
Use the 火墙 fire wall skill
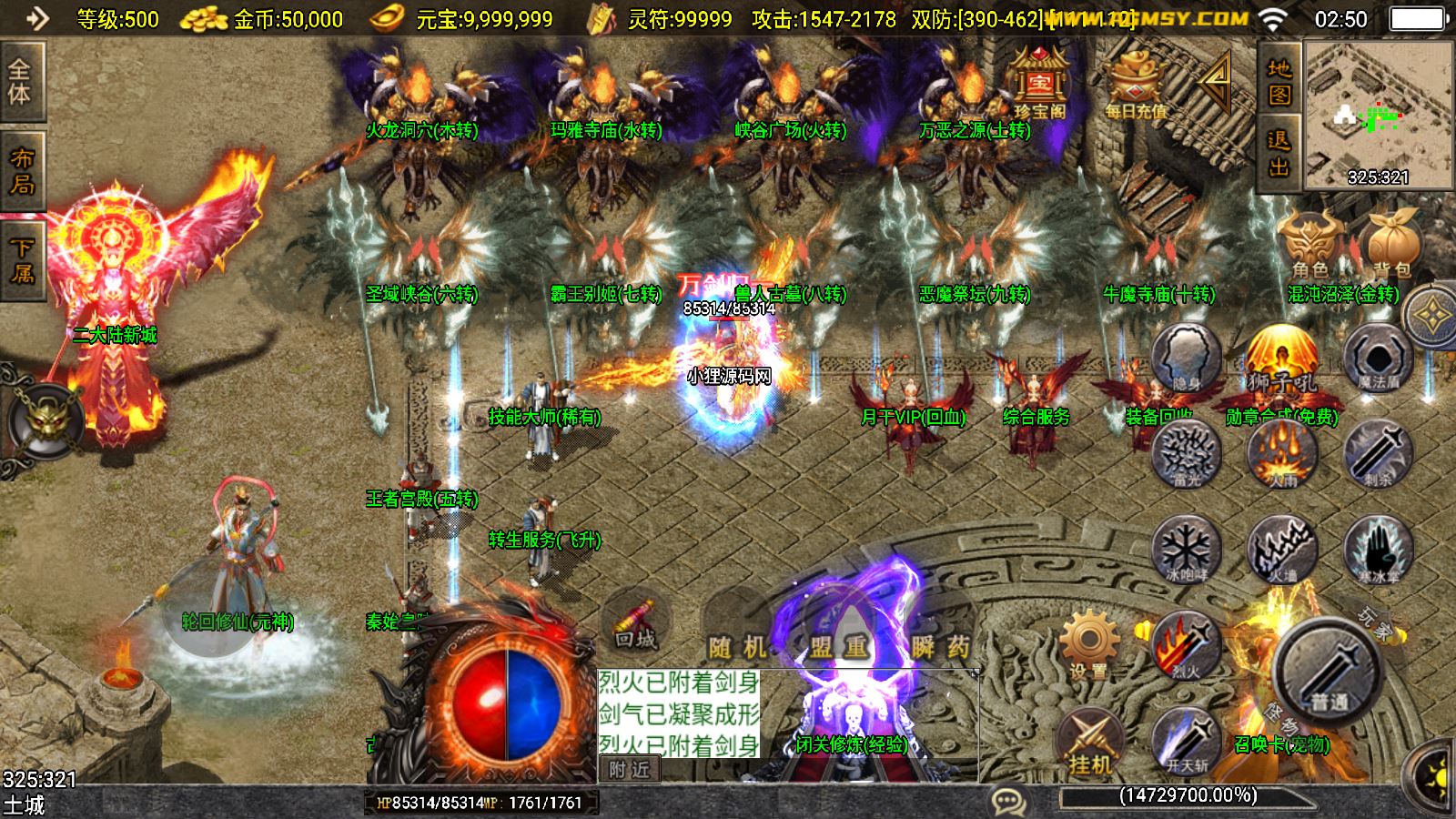(1282, 549)
